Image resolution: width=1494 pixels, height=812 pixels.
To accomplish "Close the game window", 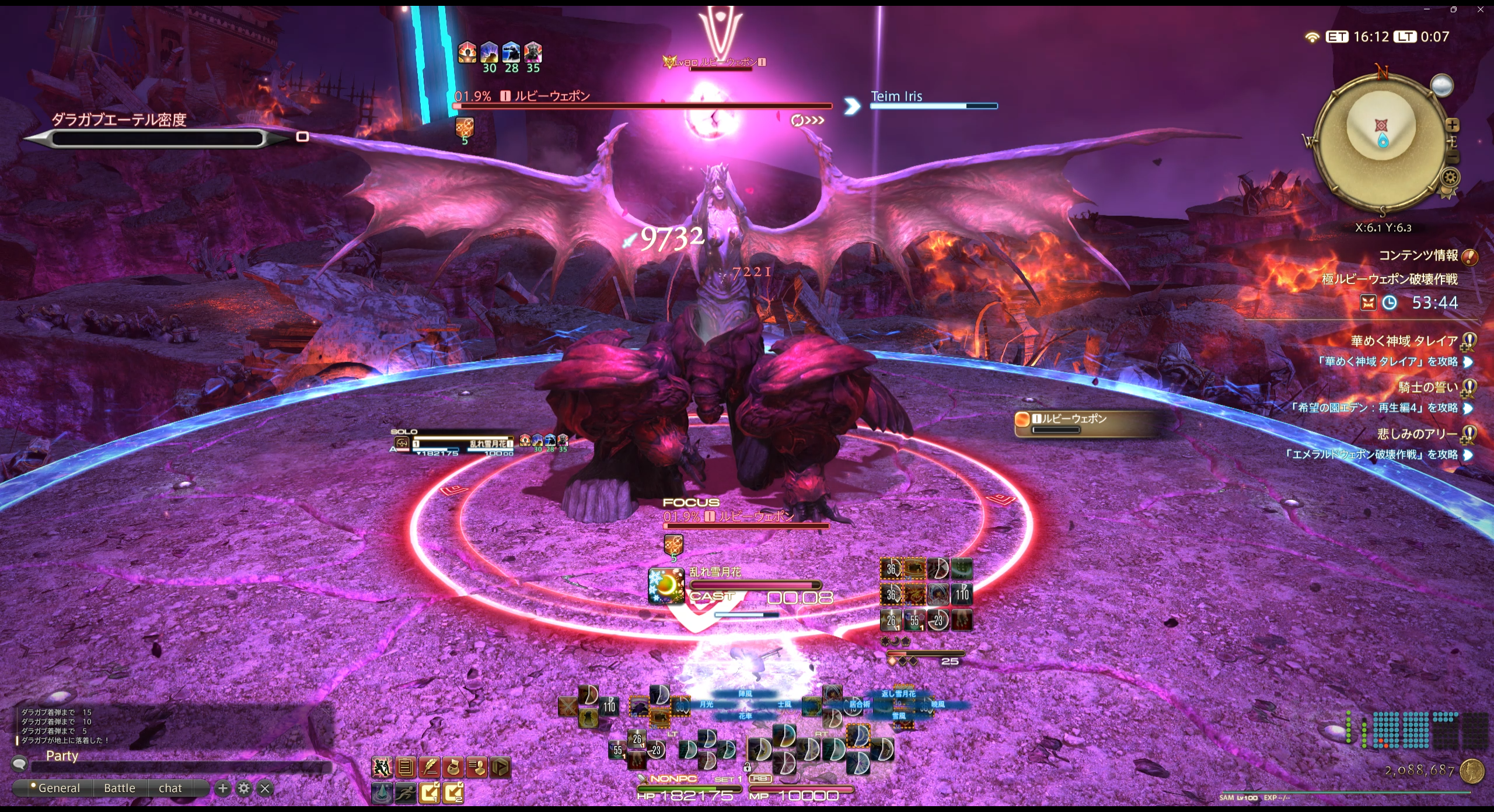I will click(1480, 9).
